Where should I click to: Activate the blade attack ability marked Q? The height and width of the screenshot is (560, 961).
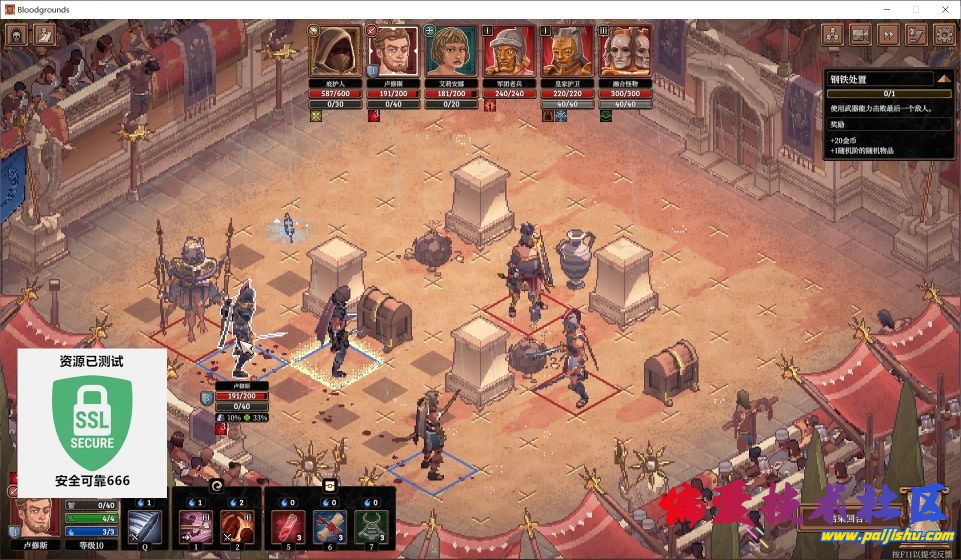click(x=143, y=525)
